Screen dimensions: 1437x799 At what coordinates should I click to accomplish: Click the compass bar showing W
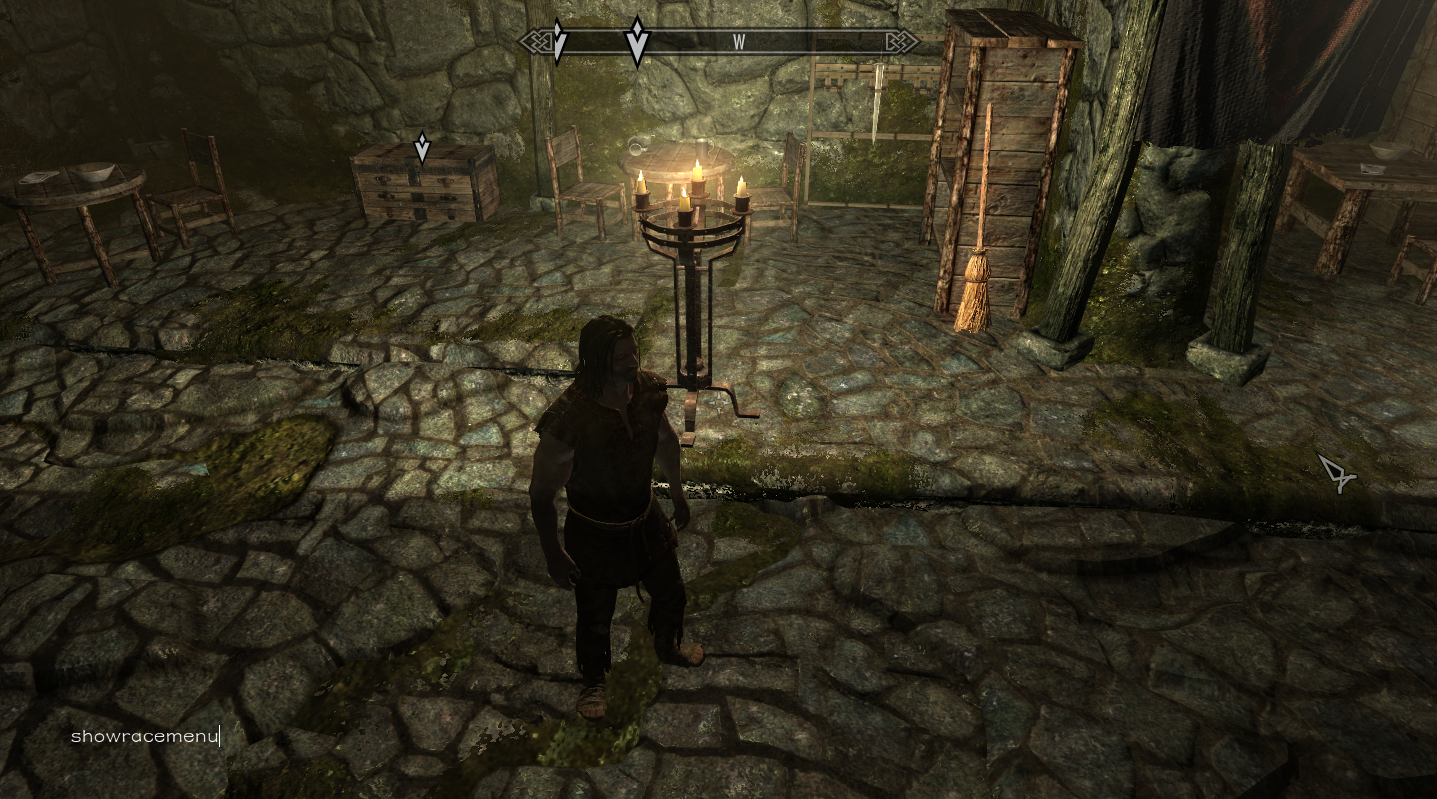pos(720,42)
